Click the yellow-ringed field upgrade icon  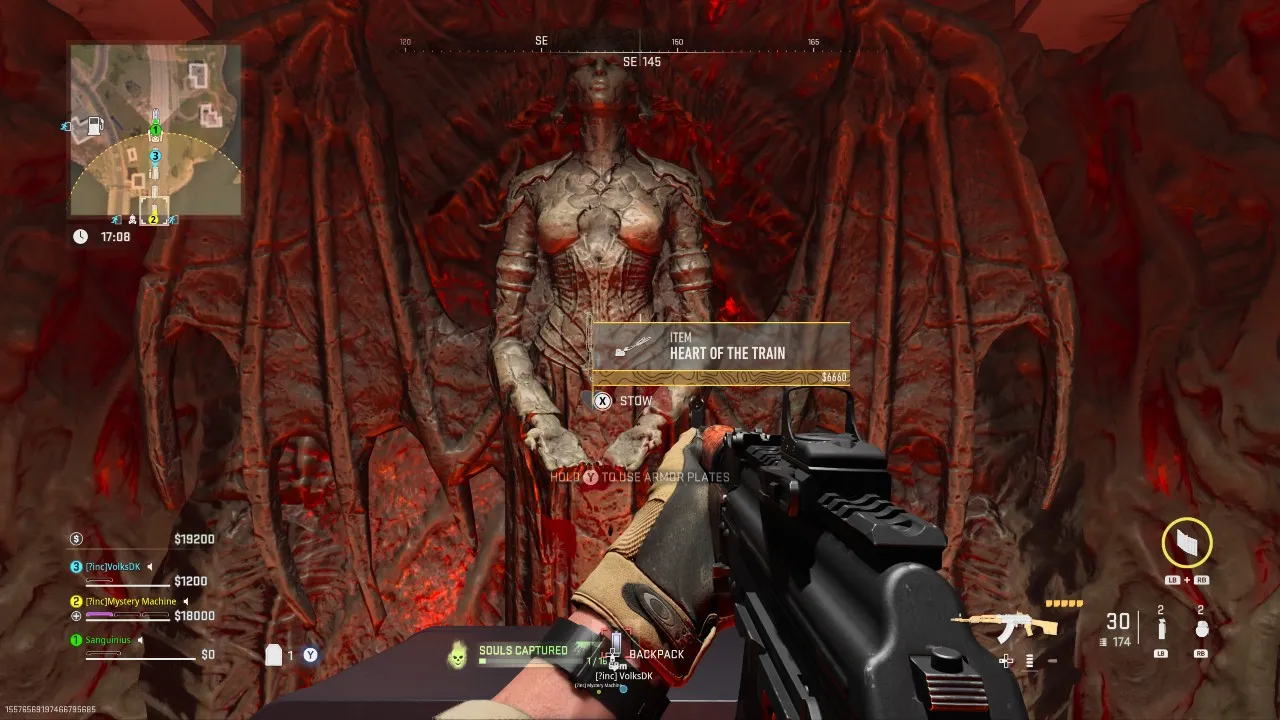pos(1187,543)
